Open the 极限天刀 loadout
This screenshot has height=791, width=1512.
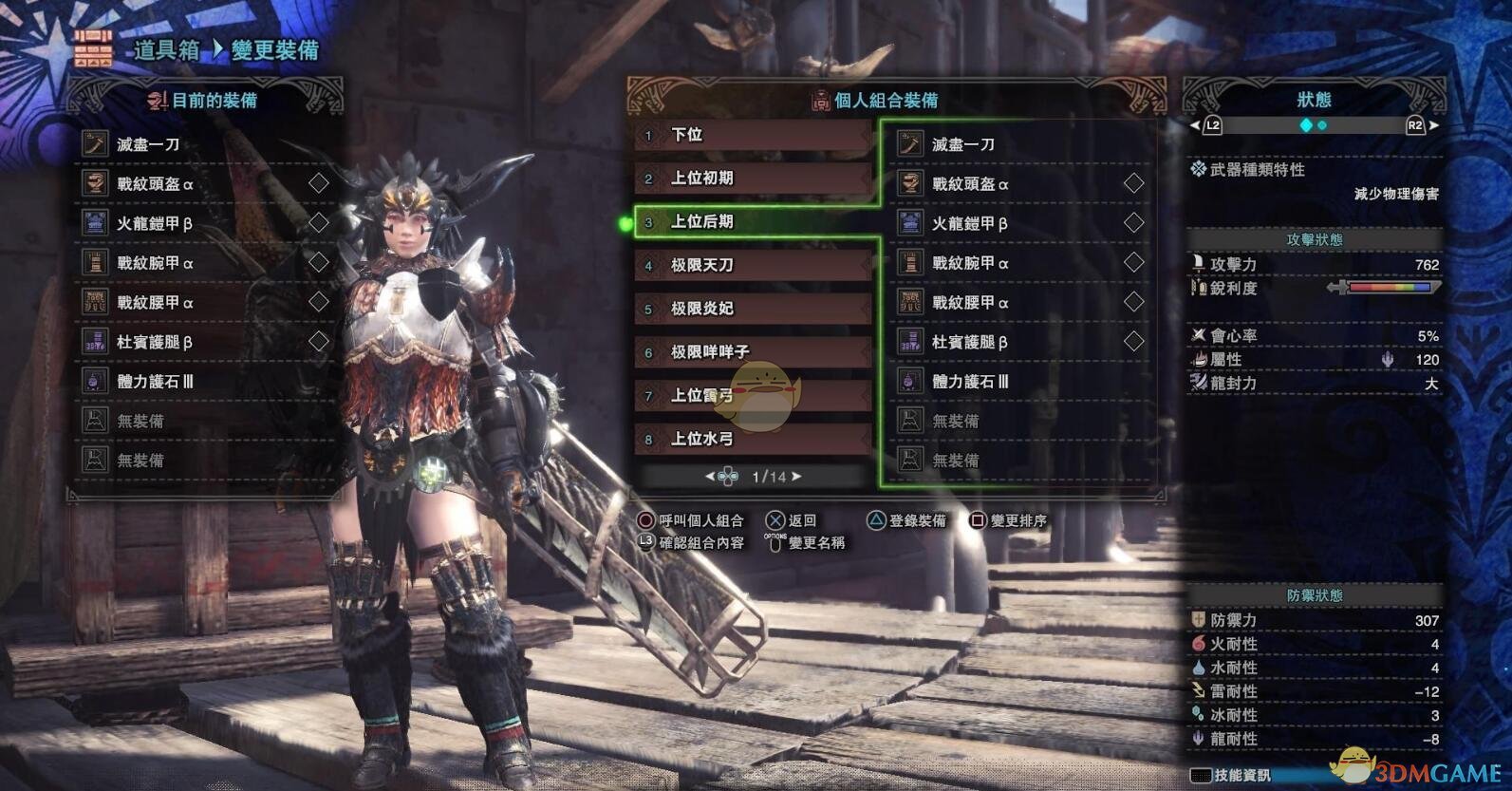click(753, 266)
